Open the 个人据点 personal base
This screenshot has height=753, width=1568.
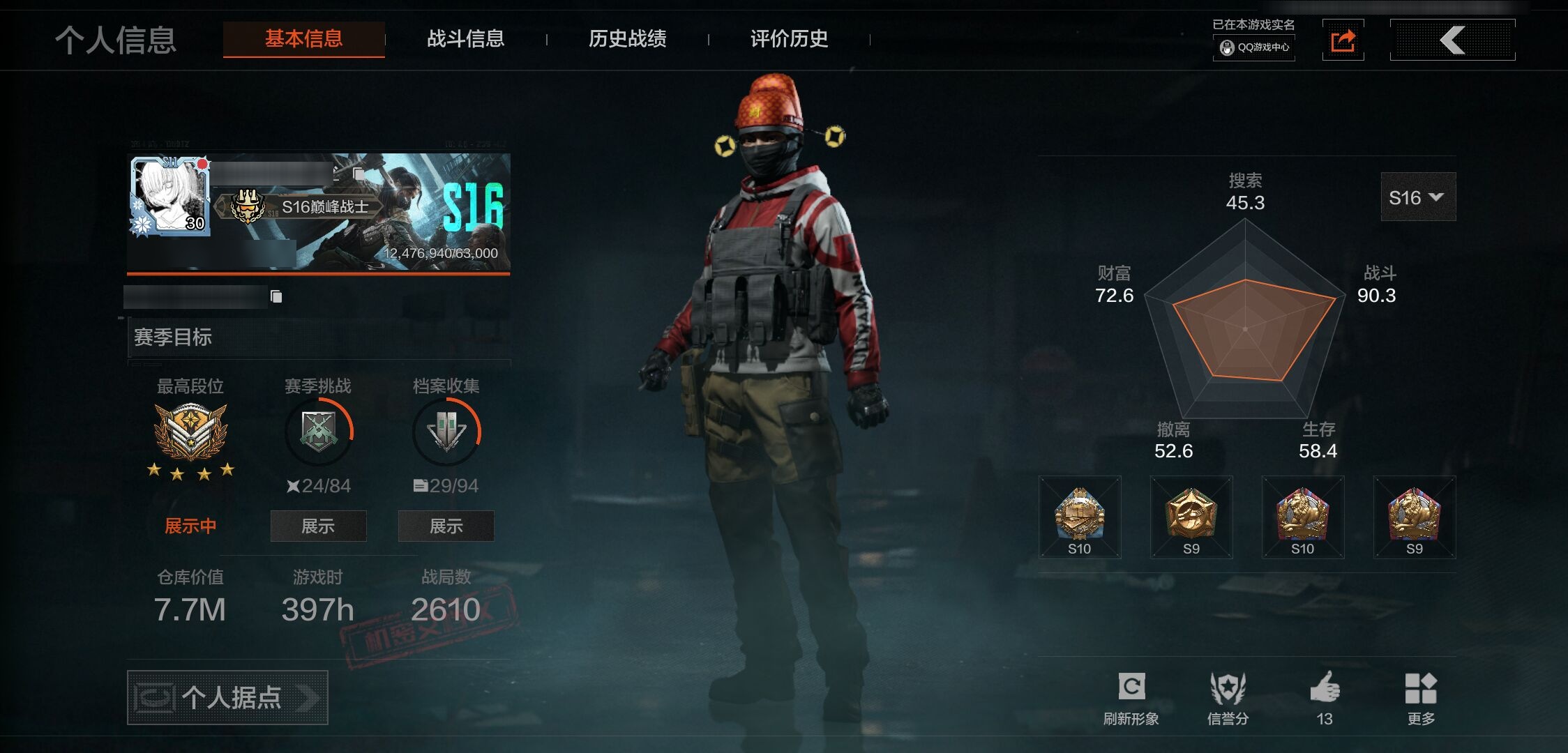[x=227, y=697]
